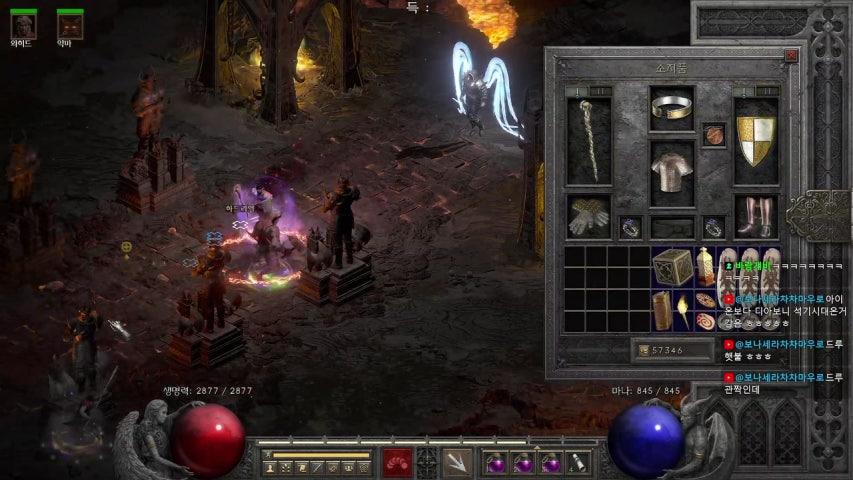Select the equipped staff weapon slot

[588, 140]
